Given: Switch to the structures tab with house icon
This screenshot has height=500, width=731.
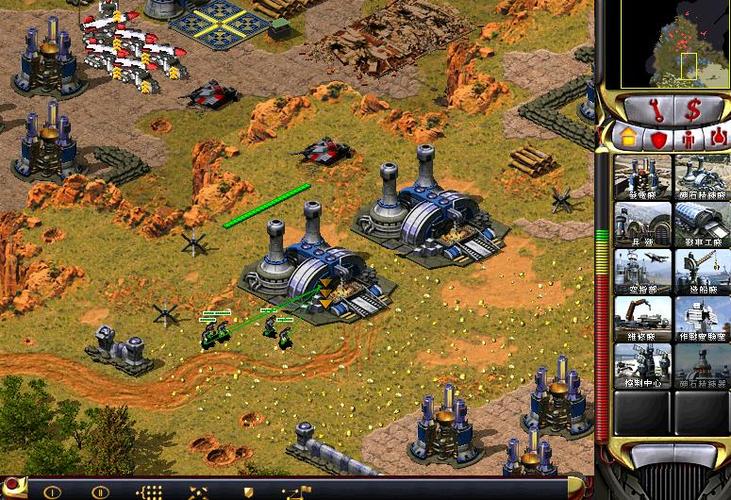Looking at the screenshot, I should pyautogui.click(x=630, y=138).
